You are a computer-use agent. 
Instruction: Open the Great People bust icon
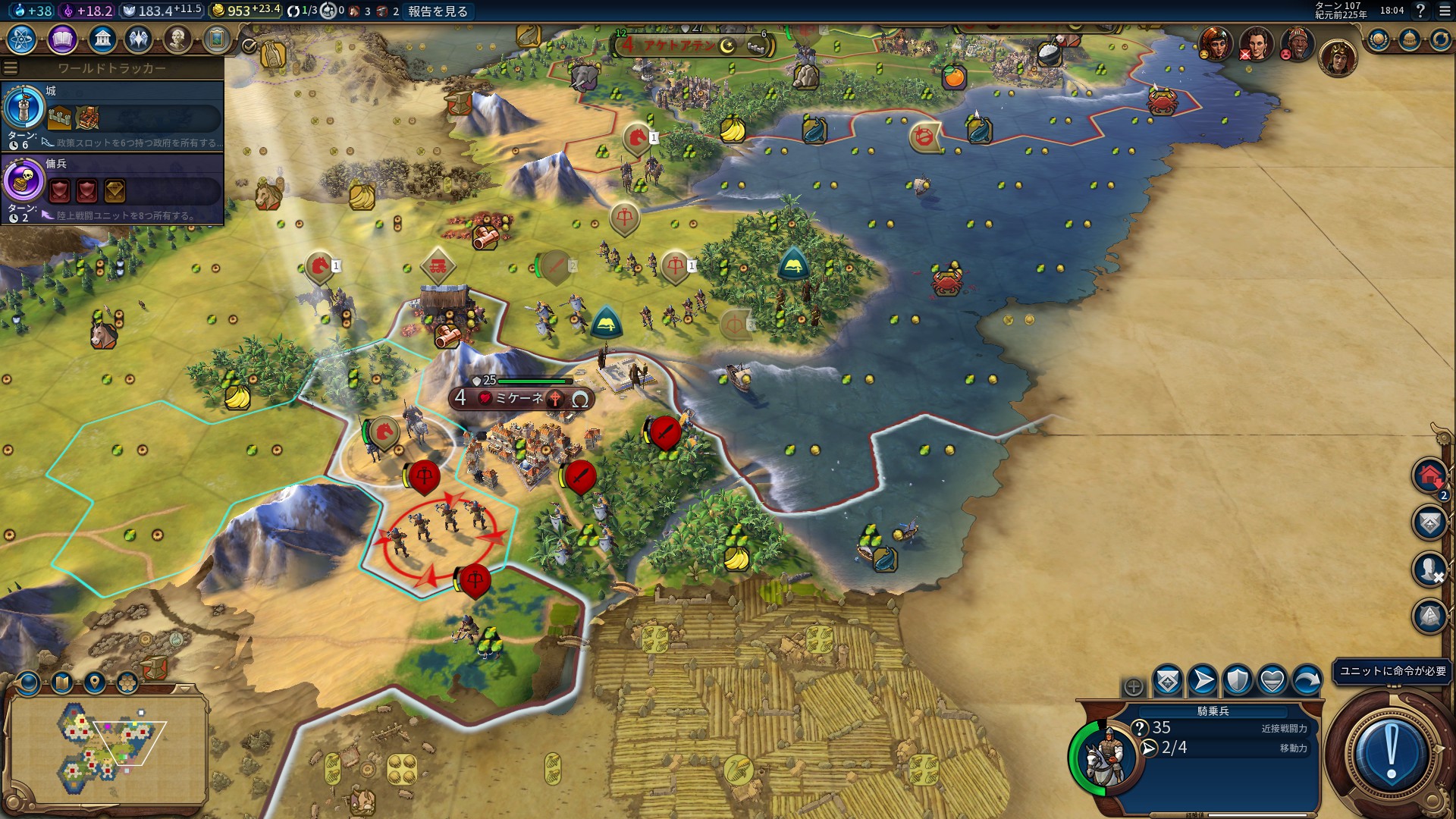(177, 39)
